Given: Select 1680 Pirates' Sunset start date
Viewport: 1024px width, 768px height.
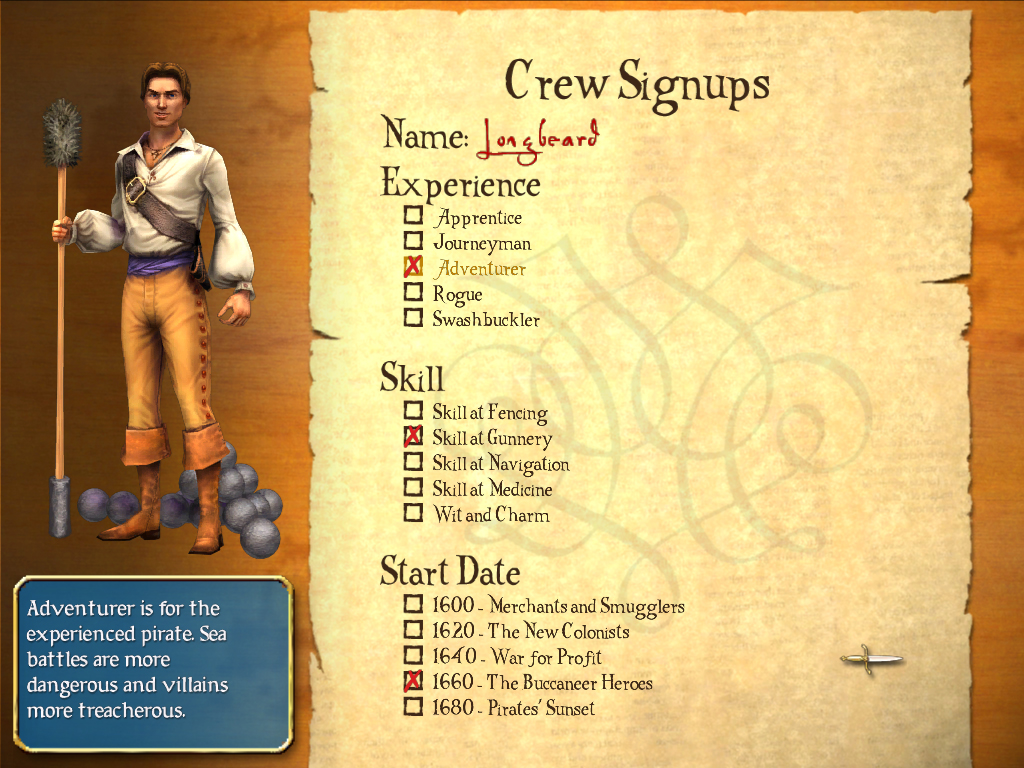Looking at the screenshot, I should 413,708.
